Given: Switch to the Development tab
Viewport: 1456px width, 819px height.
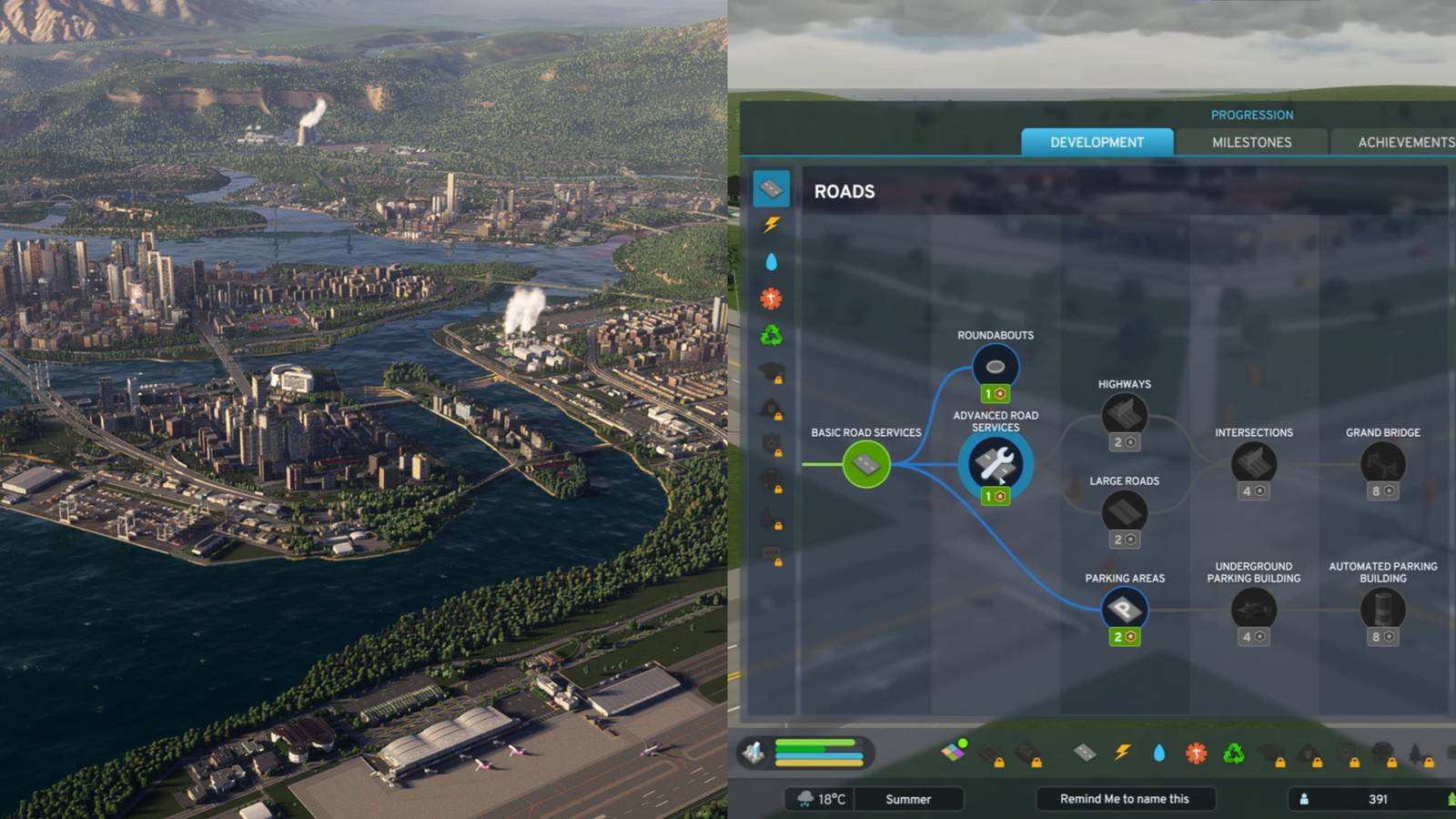Looking at the screenshot, I should click(1097, 142).
